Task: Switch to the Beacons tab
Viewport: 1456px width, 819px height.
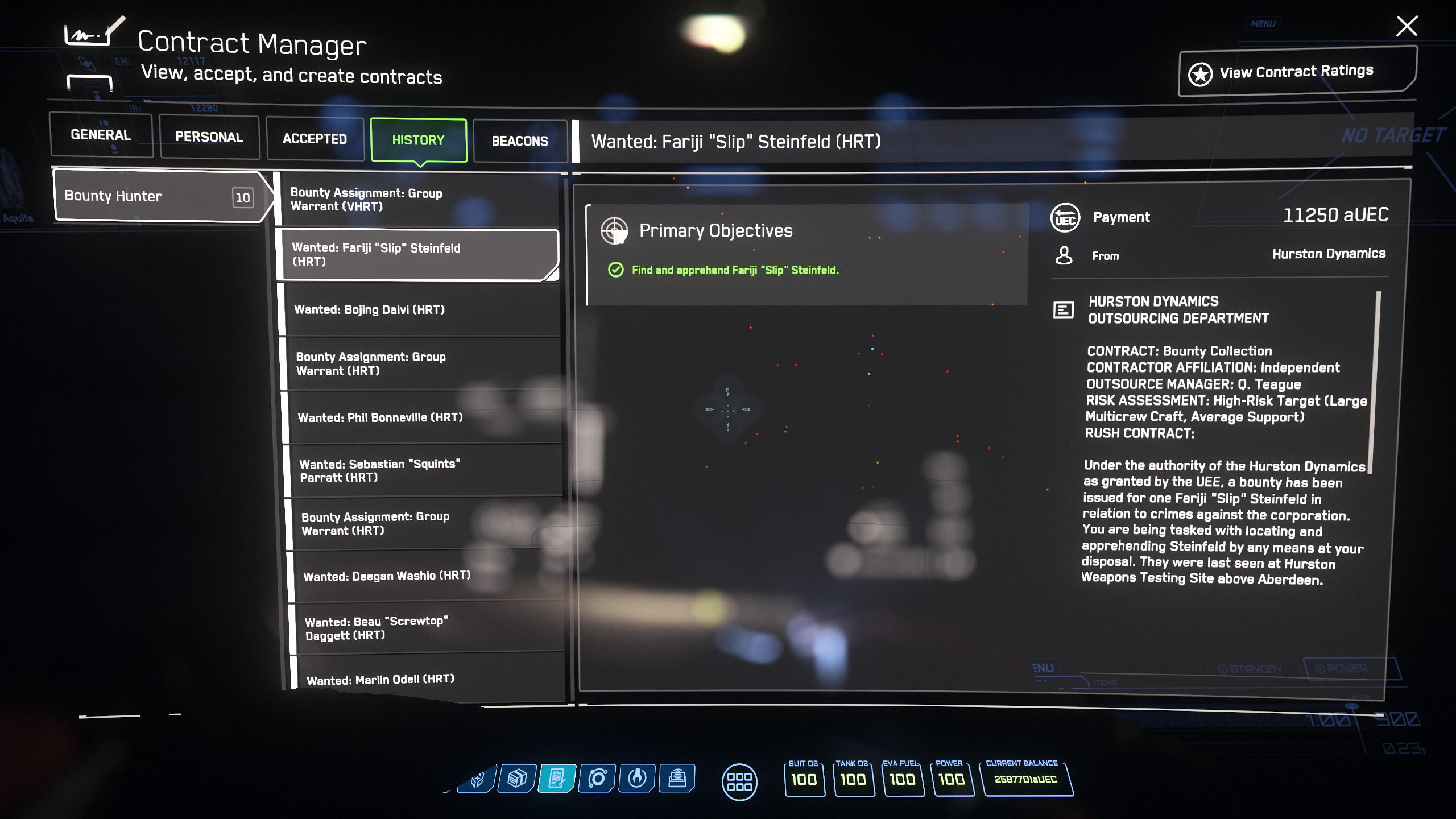Action: tap(520, 141)
